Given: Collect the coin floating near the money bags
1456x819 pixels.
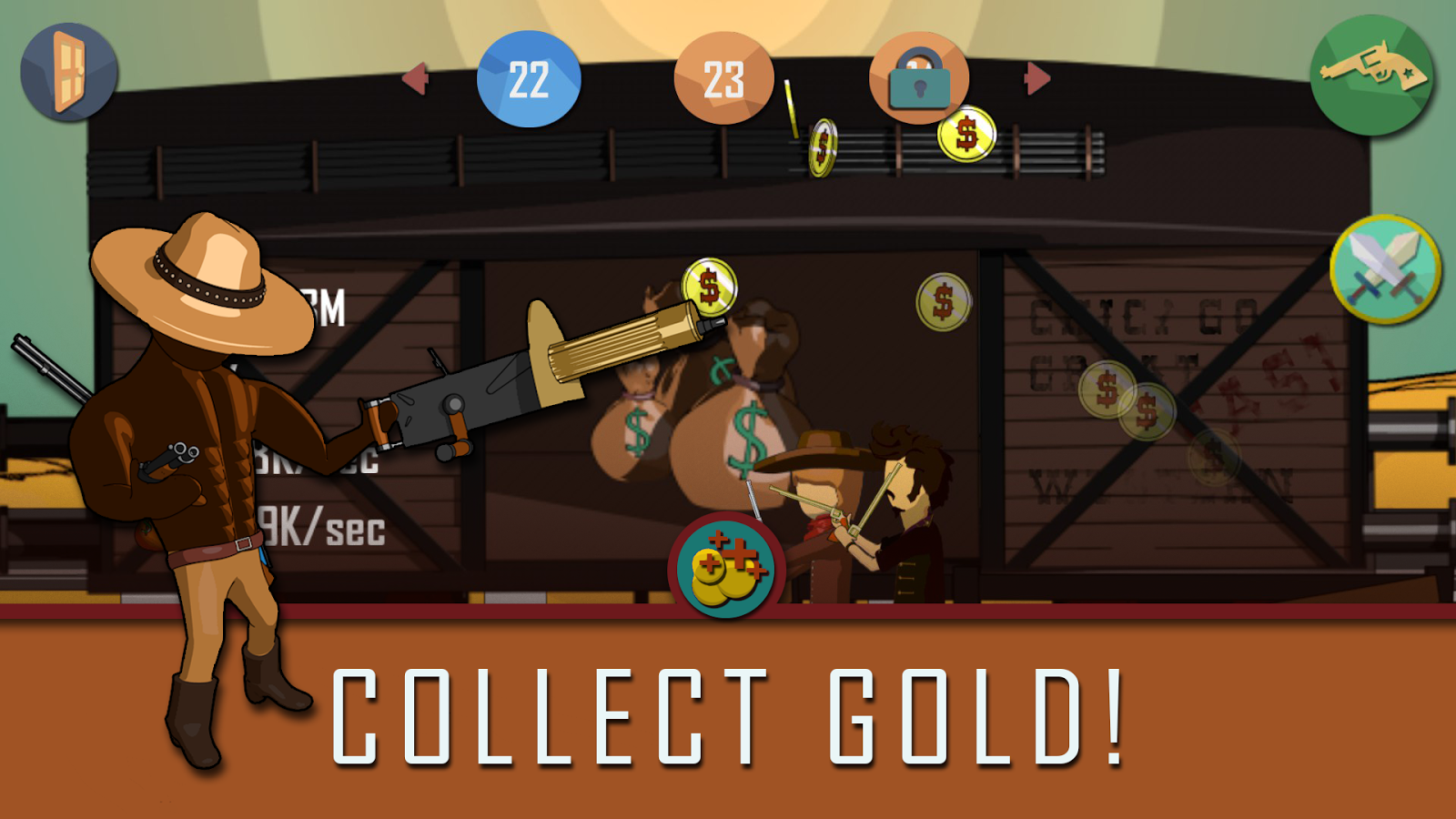Looking at the screenshot, I should 942,300.
